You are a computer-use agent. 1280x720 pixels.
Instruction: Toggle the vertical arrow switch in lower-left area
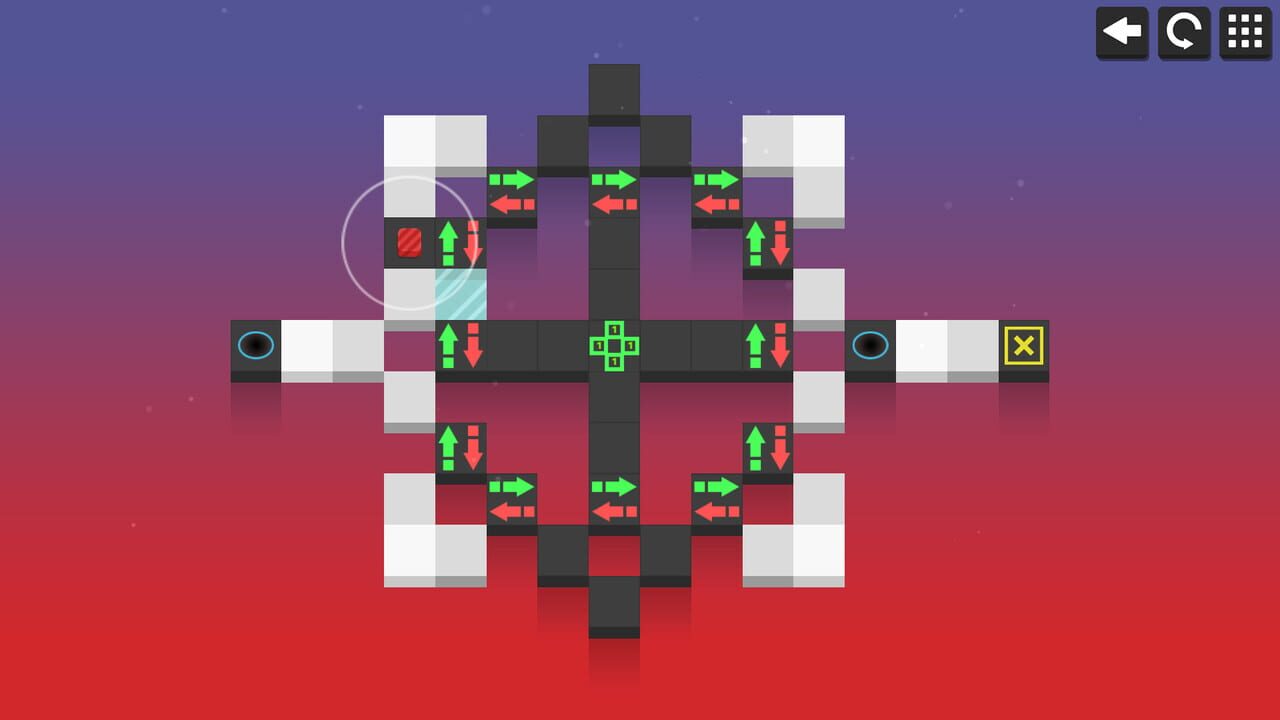click(461, 448)
